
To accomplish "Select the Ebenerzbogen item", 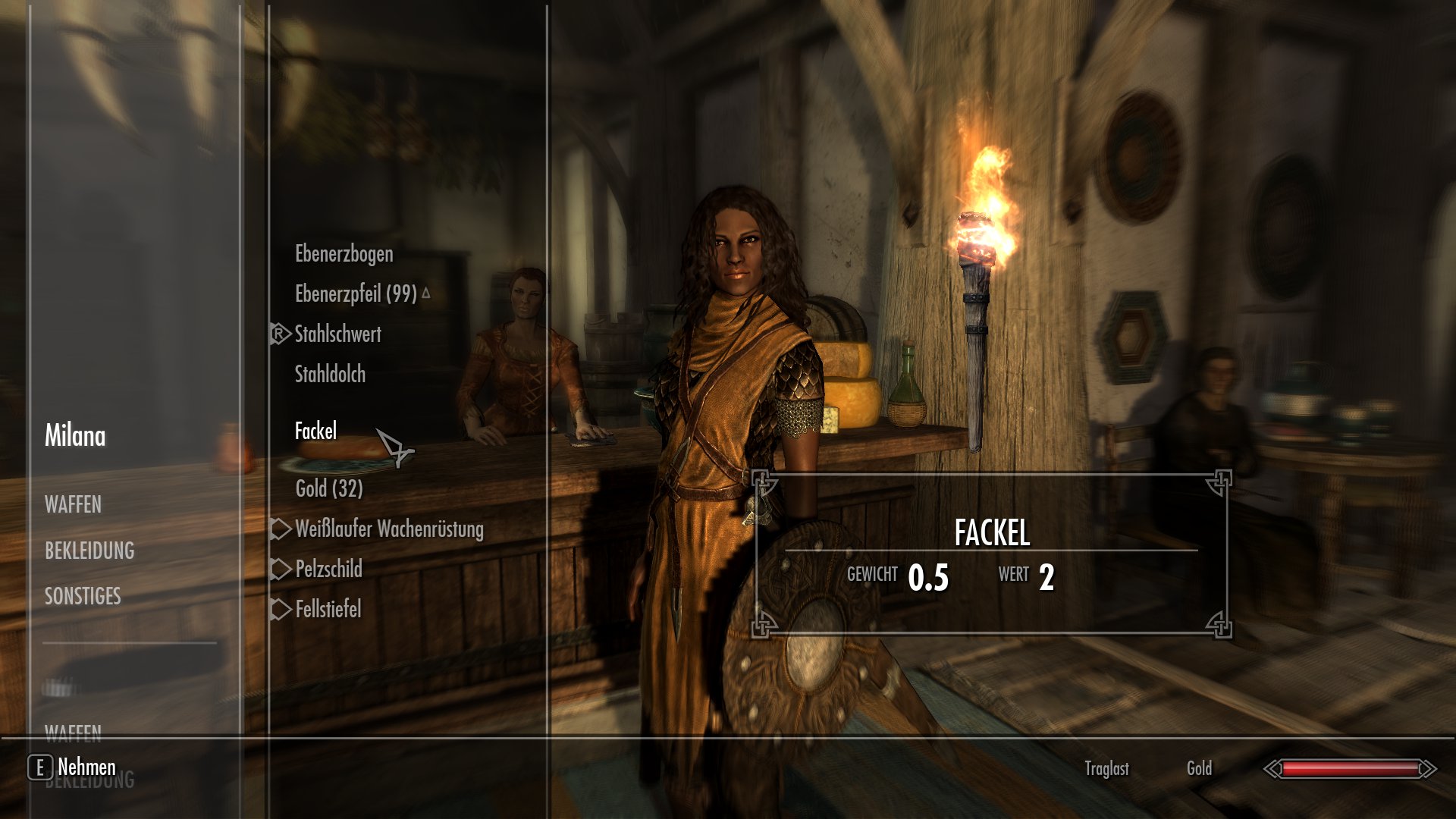I will tap(344, 254).
